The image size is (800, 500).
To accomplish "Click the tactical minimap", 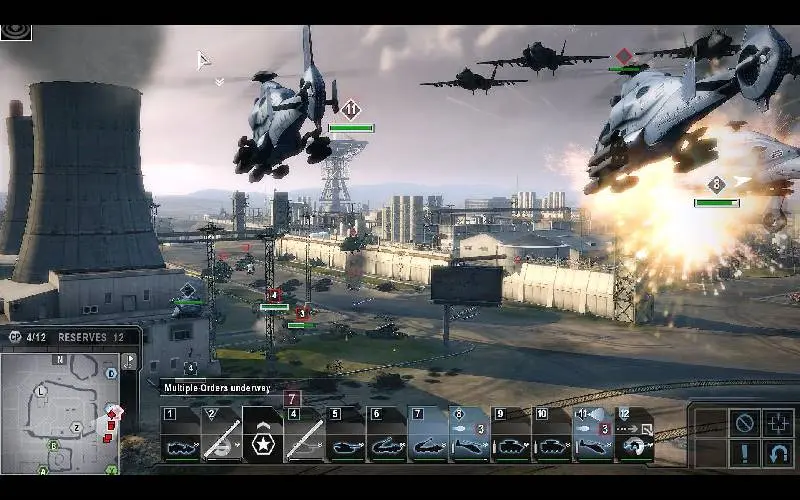I will [60, 410].
